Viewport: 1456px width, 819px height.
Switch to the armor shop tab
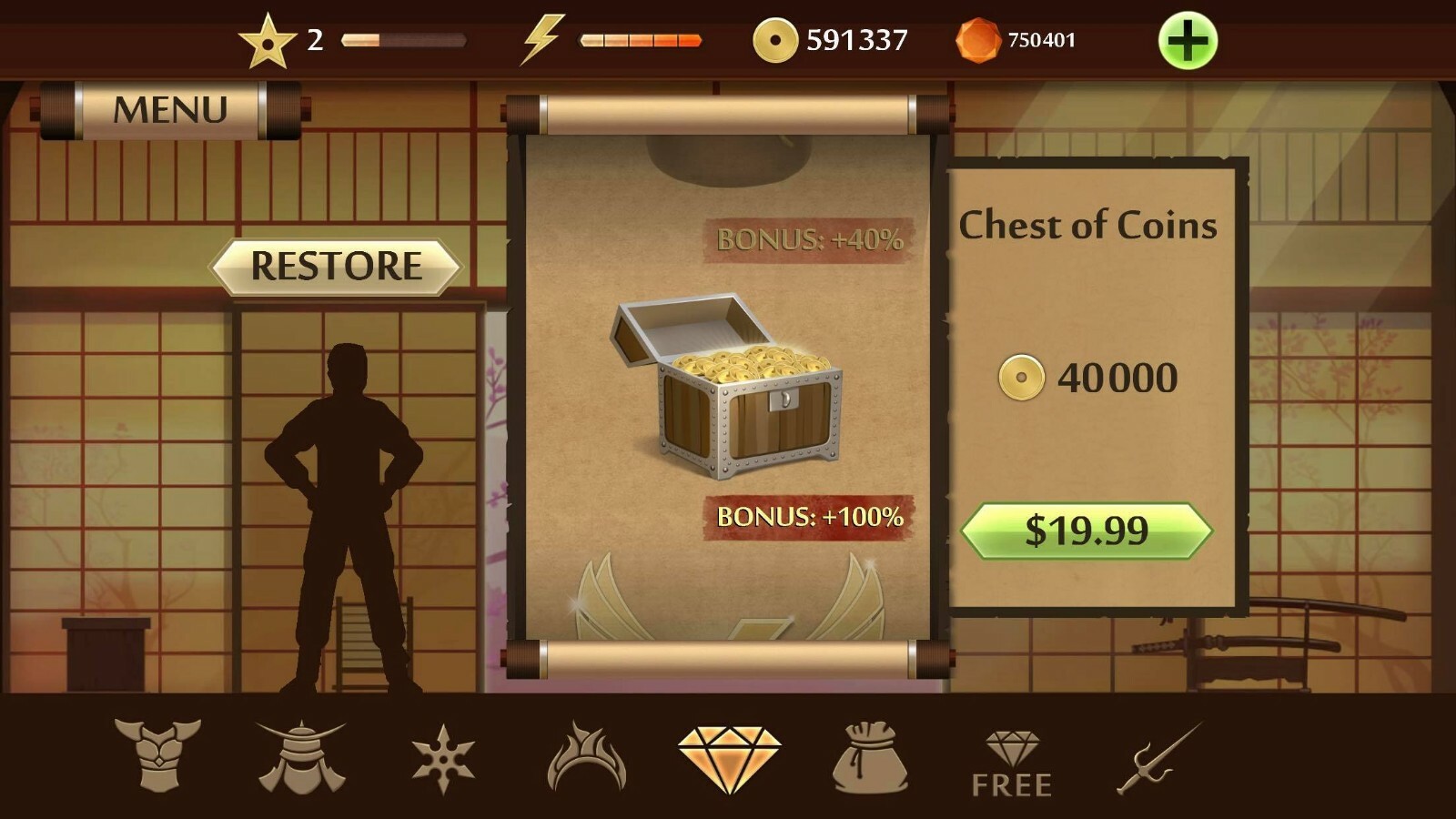click(157, 755)
